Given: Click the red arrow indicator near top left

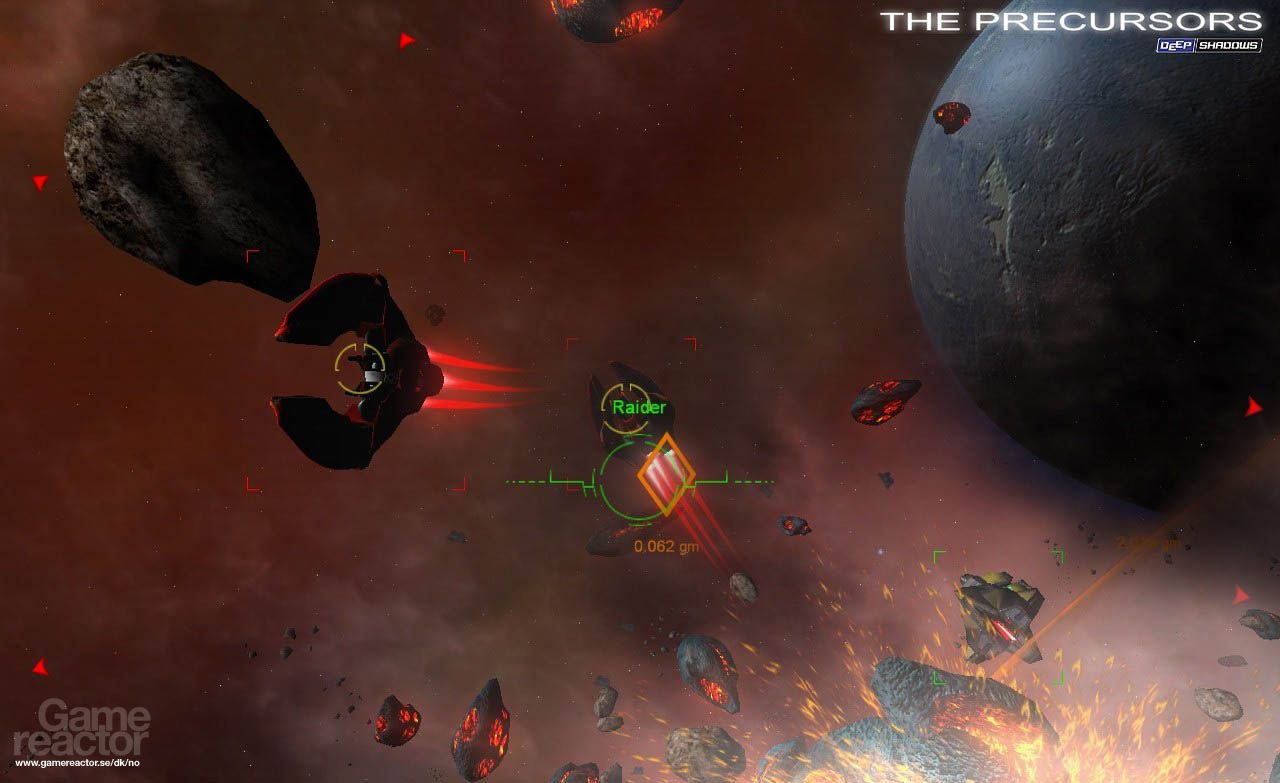Looking at the screenshot, I should point(38,183).
